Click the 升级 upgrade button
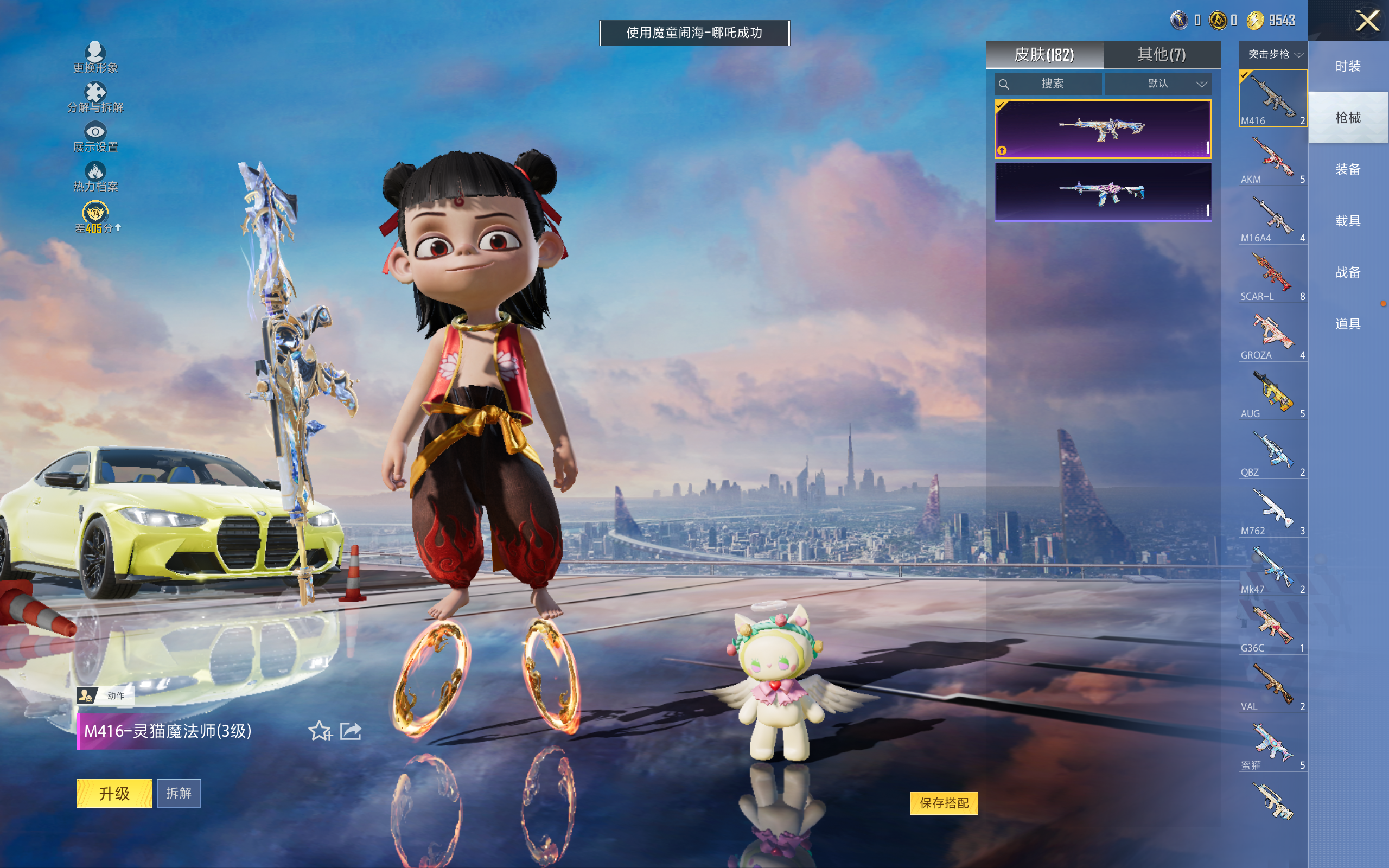Screen dimensions: 1389x868 click(x=114, y=793)
